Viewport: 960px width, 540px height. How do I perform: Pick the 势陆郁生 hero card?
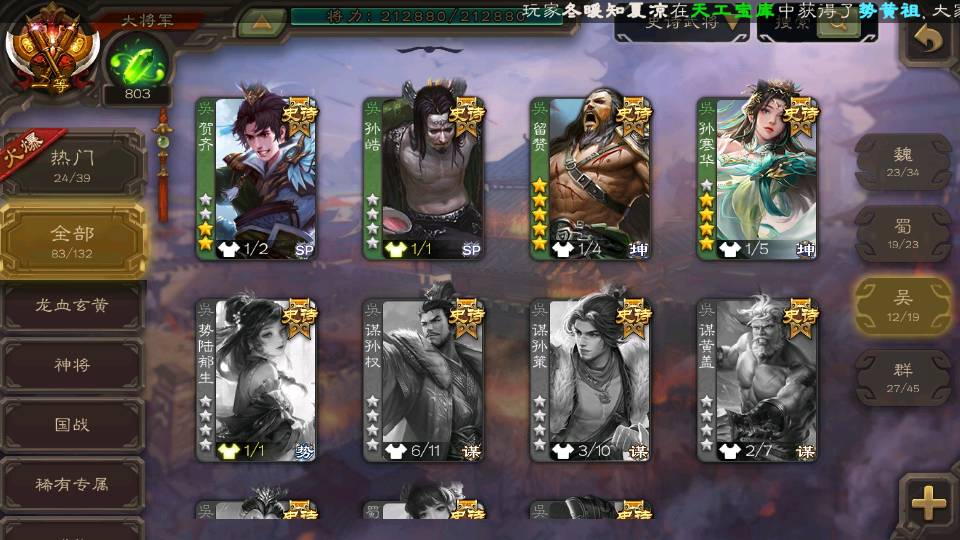click(256, 380)
